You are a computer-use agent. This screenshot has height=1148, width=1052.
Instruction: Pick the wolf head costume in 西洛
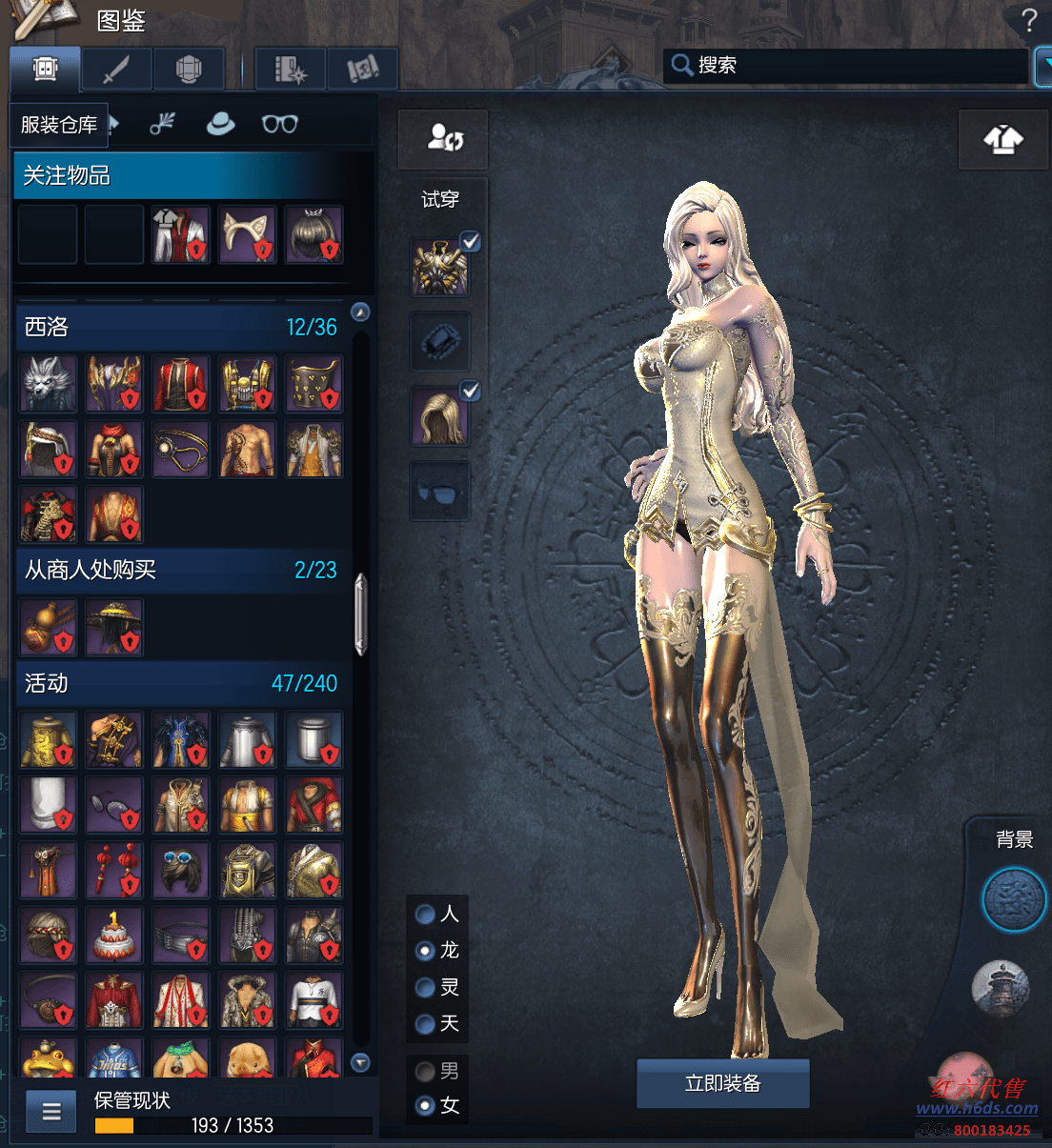(x=49, y=384)
